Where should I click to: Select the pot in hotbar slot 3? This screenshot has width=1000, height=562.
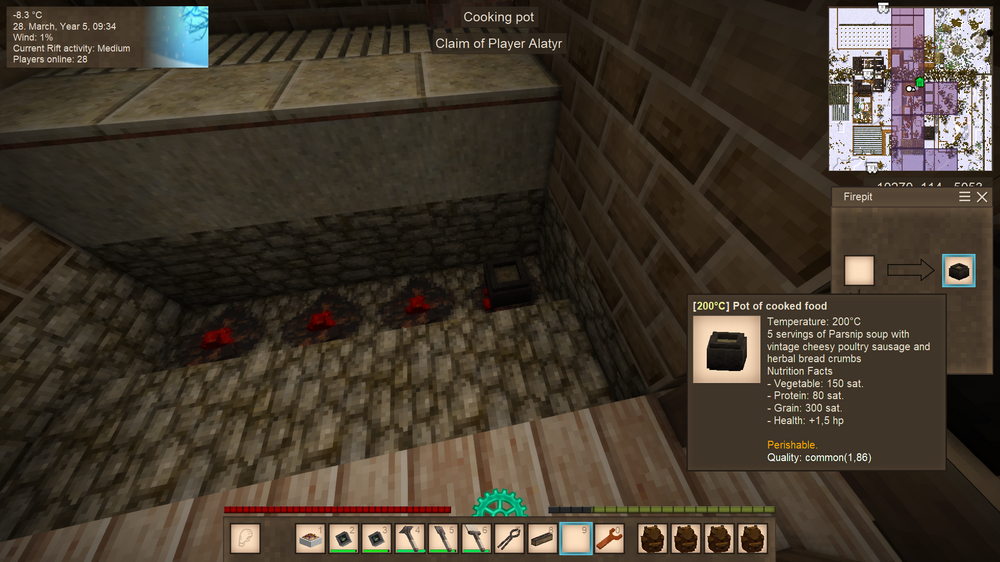(x=378, y=539)
